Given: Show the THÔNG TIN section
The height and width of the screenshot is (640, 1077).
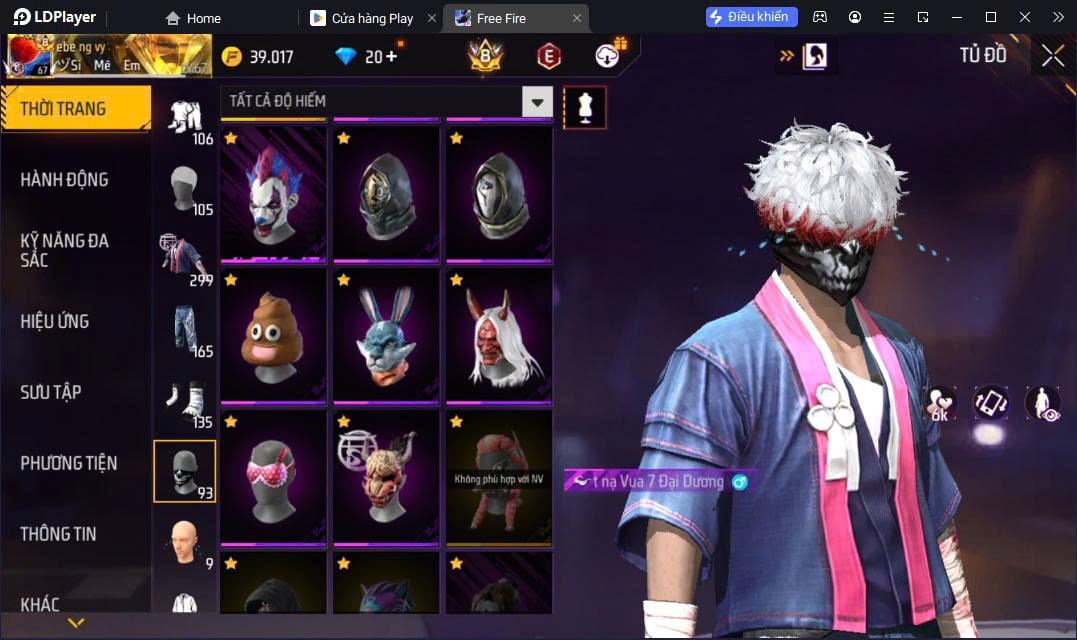Looking at the screenshot, I should (x=59, y=534).
